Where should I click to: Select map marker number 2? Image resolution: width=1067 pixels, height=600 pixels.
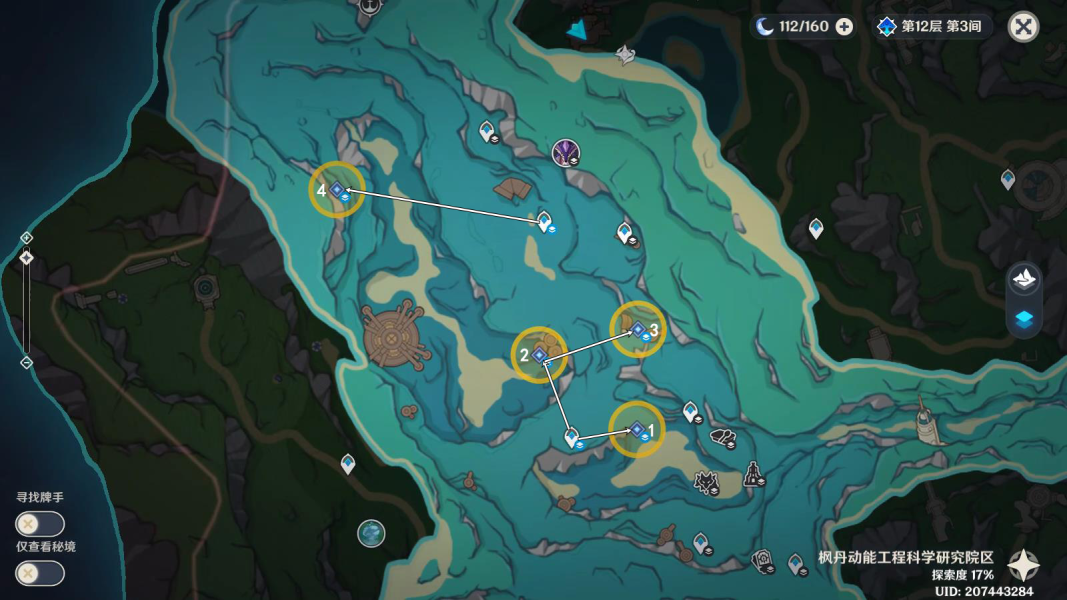pos(539,355)
